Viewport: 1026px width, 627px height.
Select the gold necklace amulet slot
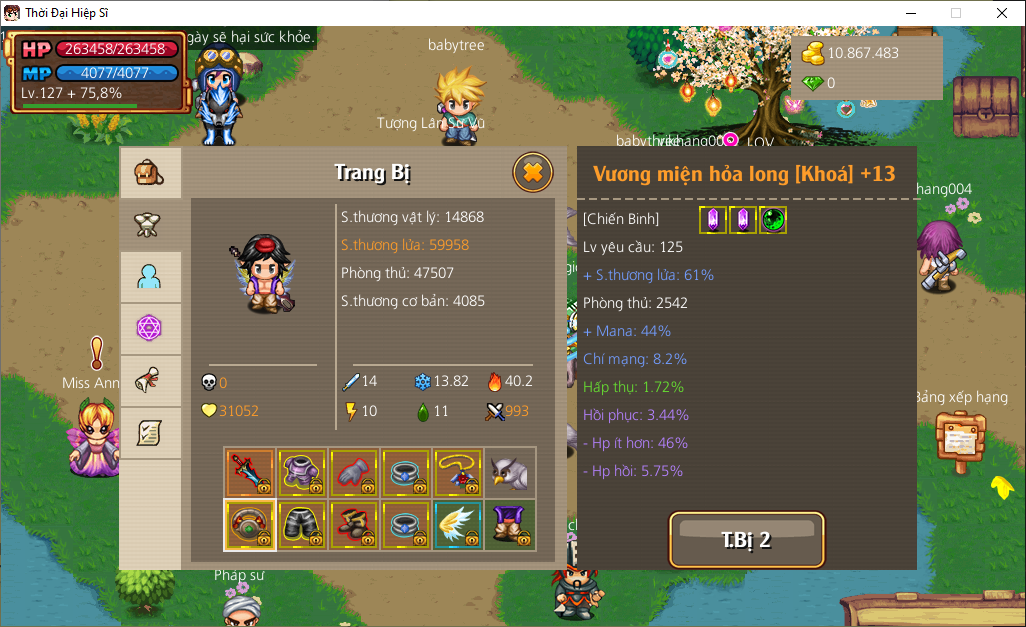coord(458,473)
